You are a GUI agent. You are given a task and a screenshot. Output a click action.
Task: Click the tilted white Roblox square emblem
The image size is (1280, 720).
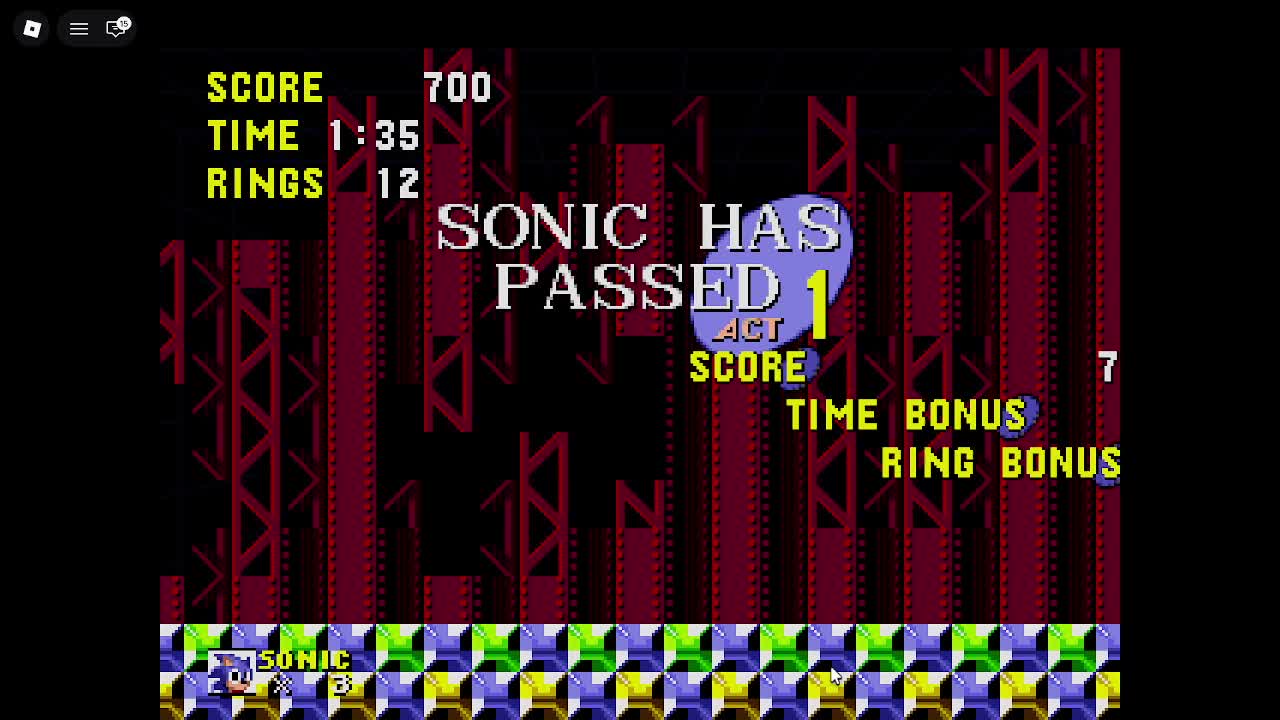pyautogui.click(x=31, y=28)
